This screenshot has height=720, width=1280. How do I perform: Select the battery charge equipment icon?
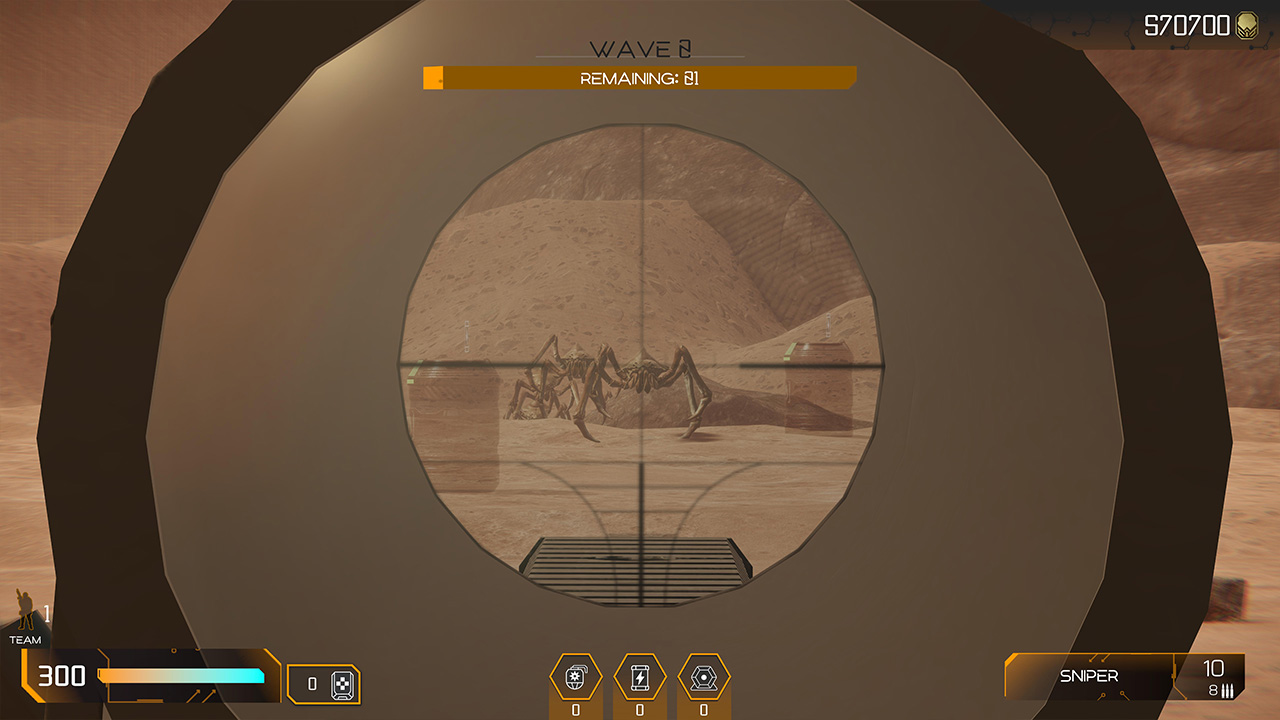tap(640, 677)
